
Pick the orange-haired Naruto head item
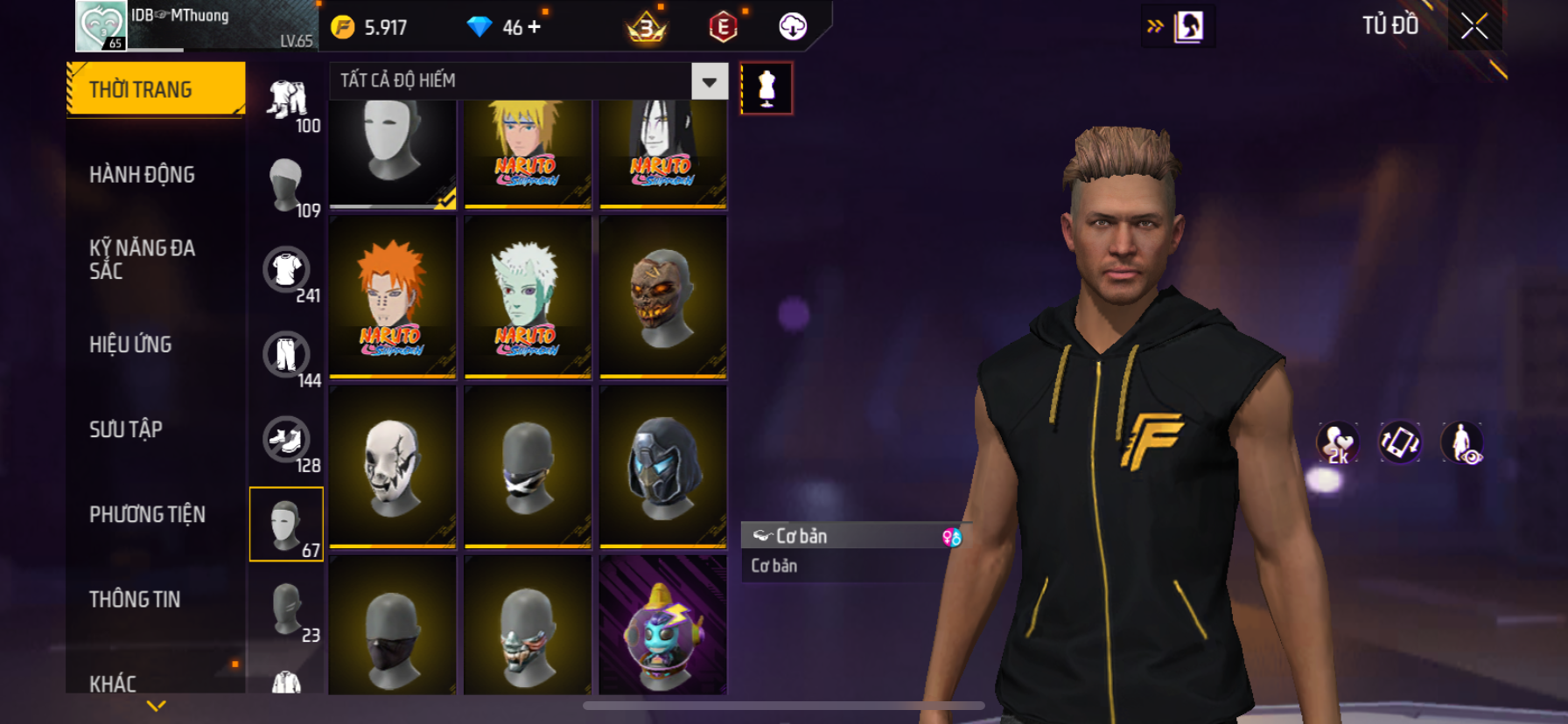[x=392, y=297]
